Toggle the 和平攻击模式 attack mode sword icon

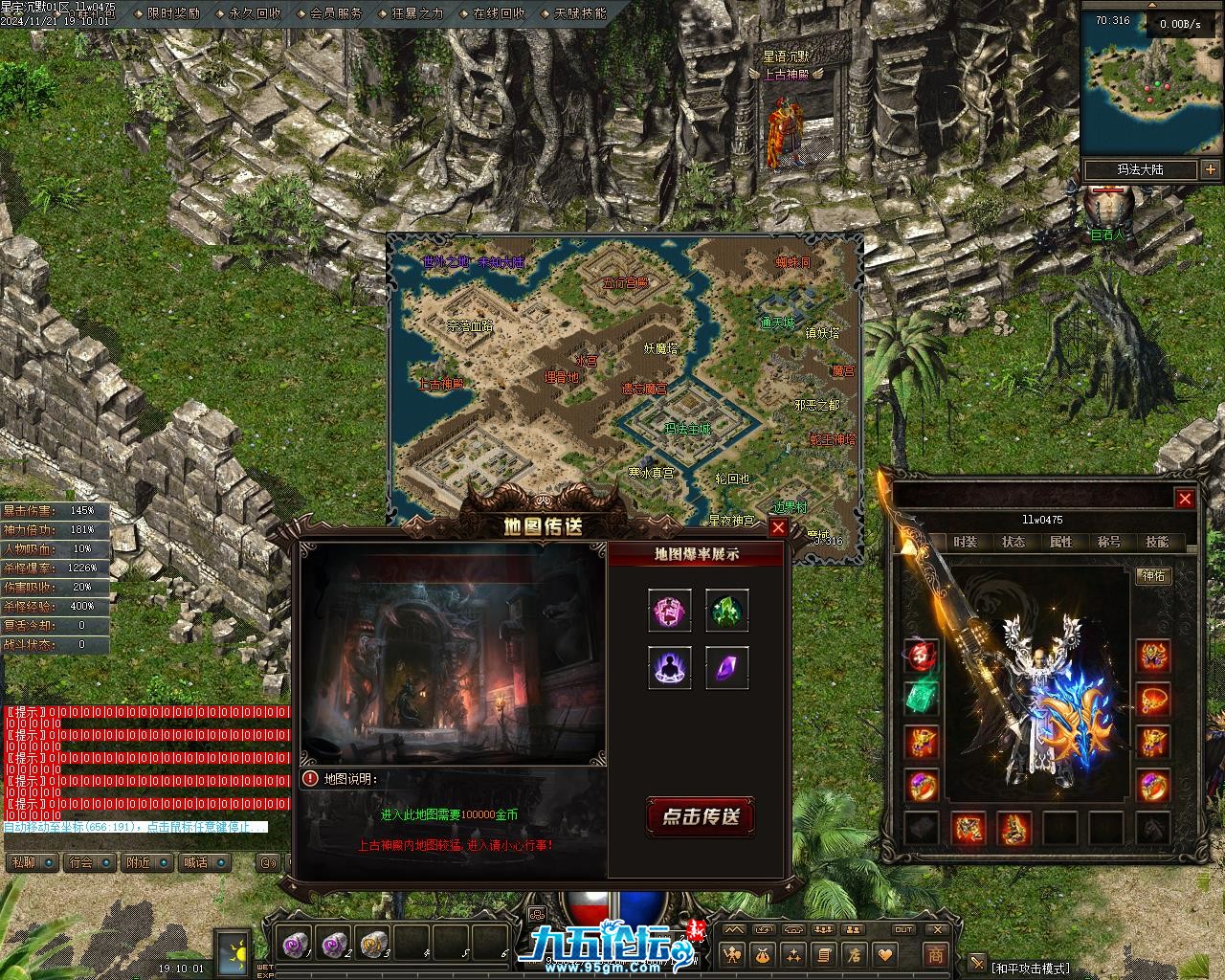976,963
